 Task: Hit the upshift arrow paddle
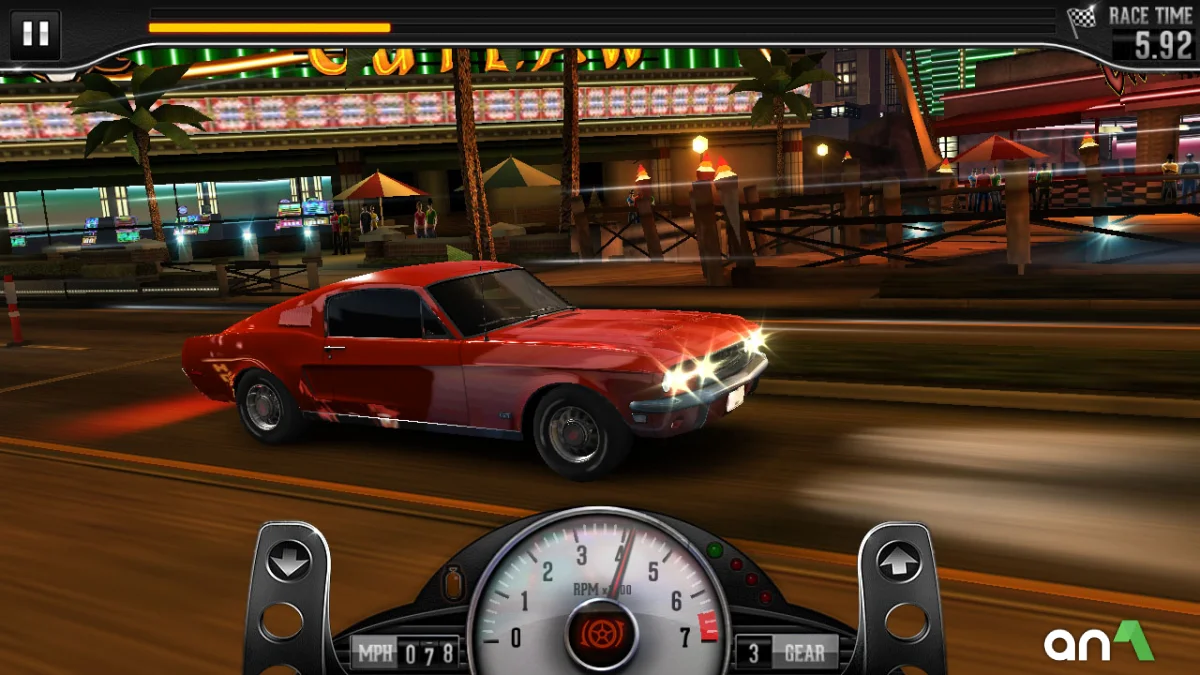click(x=898, y=561)
